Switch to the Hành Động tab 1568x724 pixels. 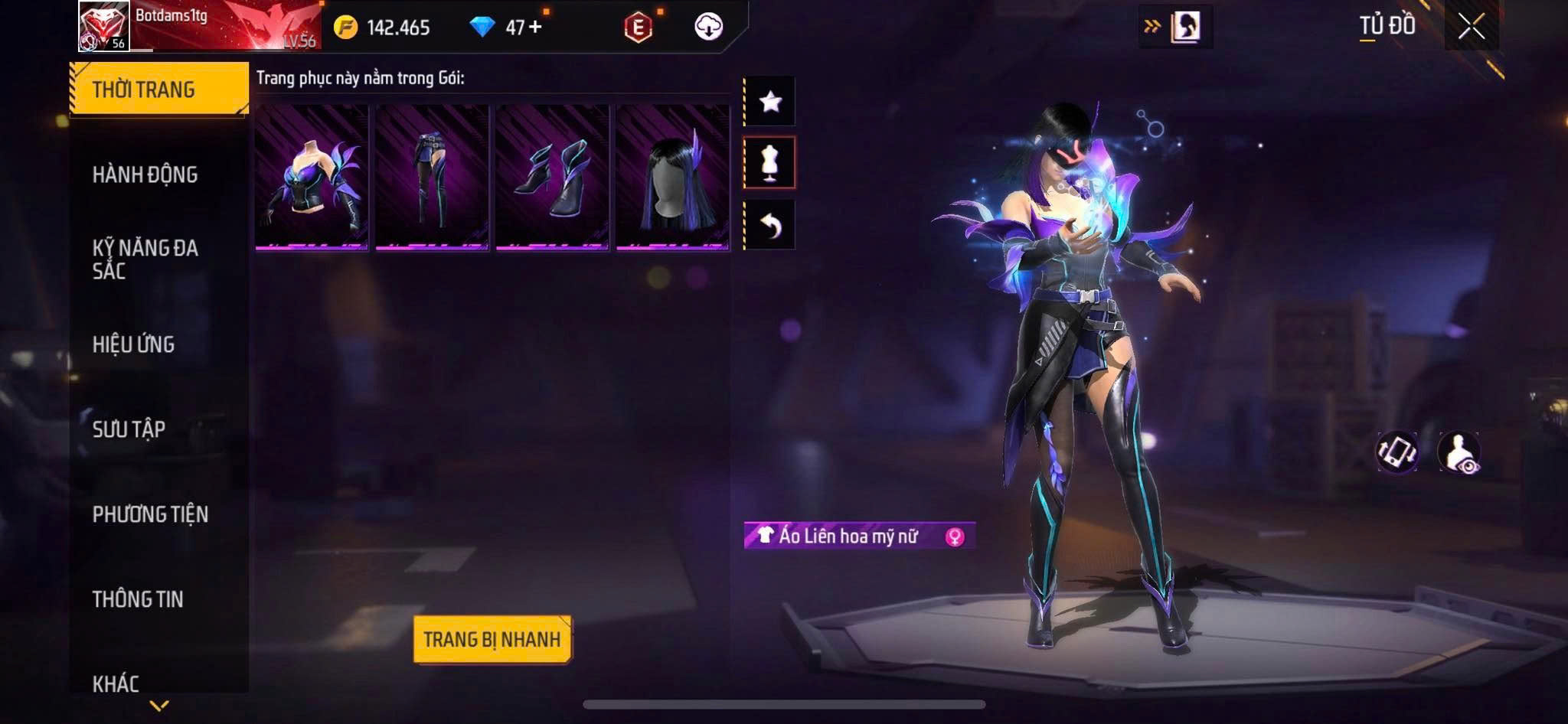(145, 174)
